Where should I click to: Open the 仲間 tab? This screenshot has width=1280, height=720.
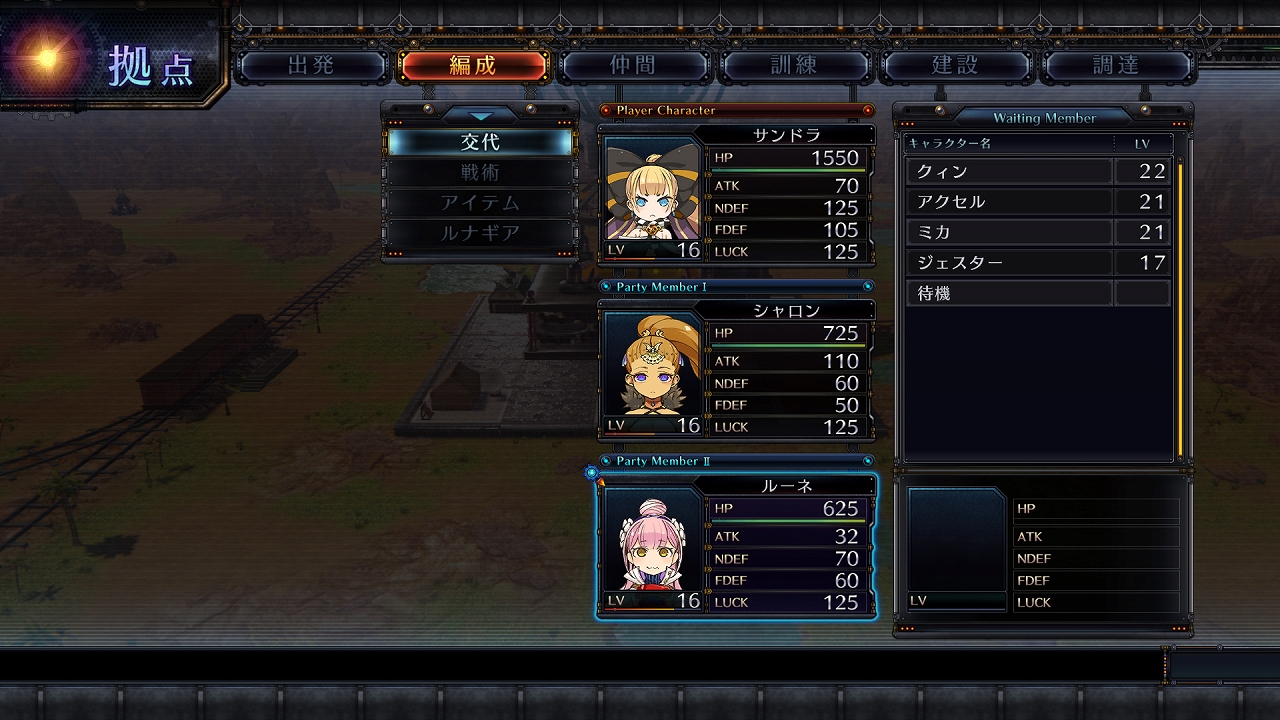(x=633, y=66)
